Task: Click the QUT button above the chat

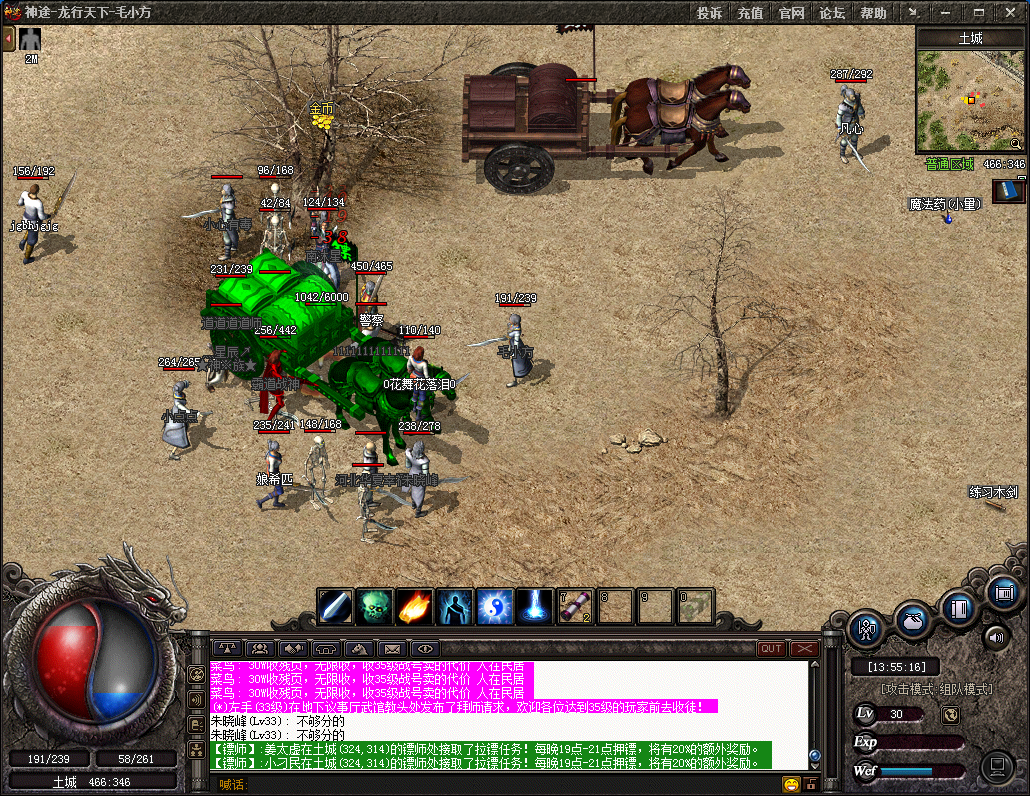Action: (771, 649)
